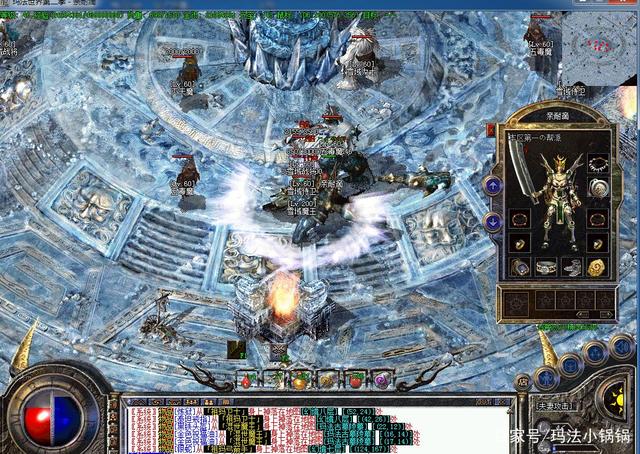
Task: Use the red apple quickbar item
Action: coord(354,380)
